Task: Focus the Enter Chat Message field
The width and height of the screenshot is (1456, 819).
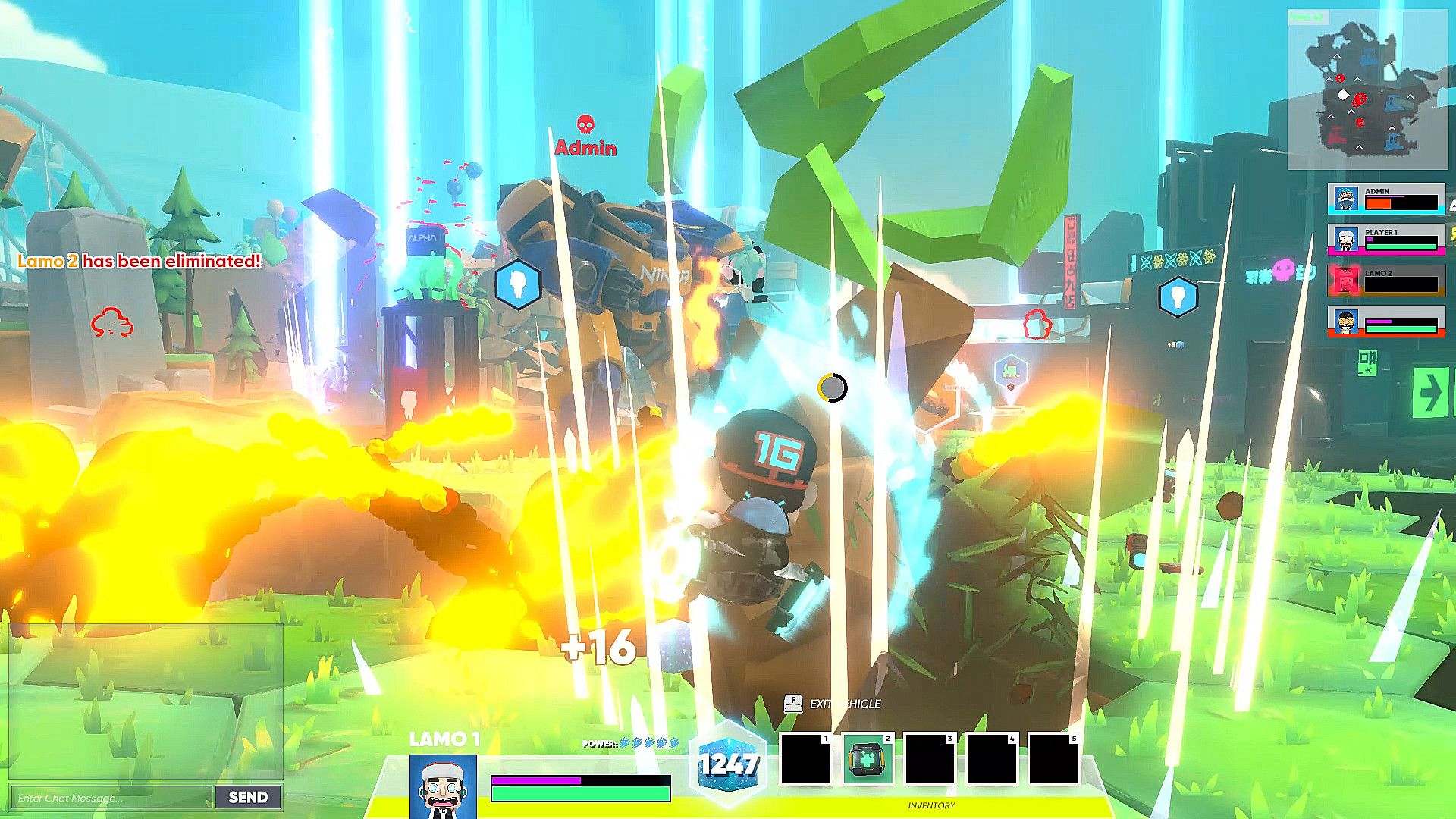Action: (111, 798)
